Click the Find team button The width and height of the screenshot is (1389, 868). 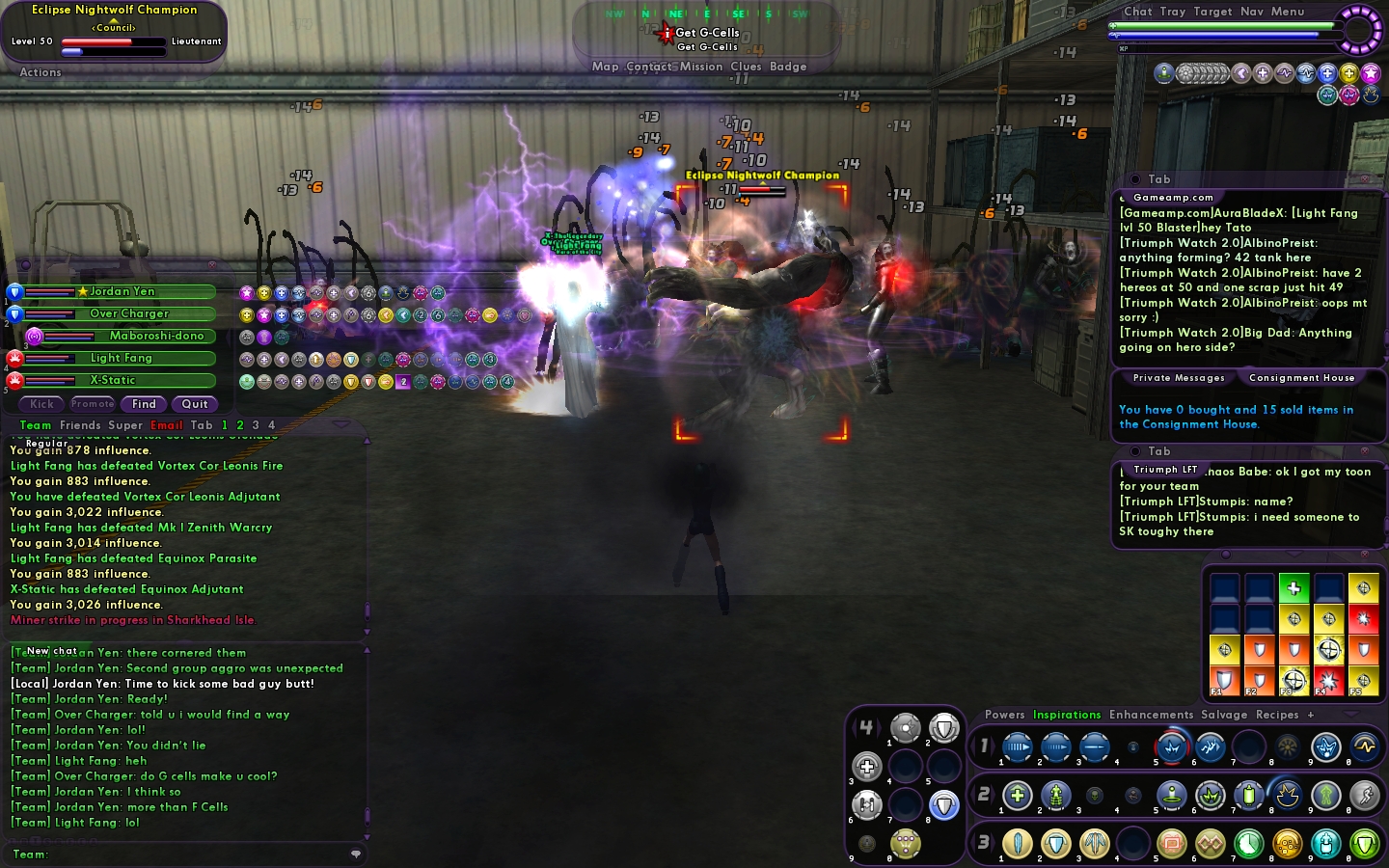144,404
